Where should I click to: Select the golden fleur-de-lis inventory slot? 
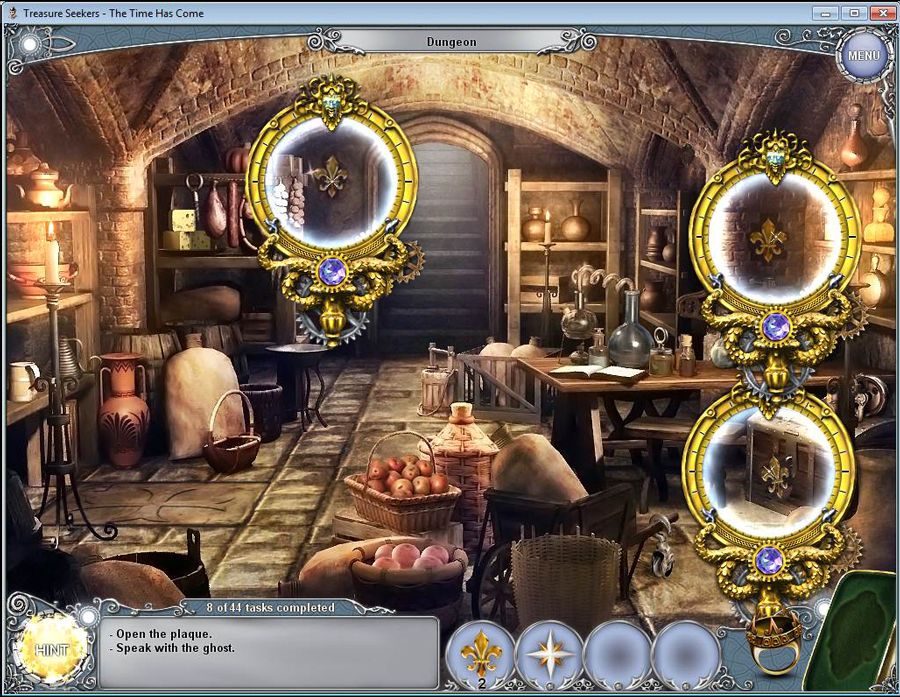pos(480,654)
